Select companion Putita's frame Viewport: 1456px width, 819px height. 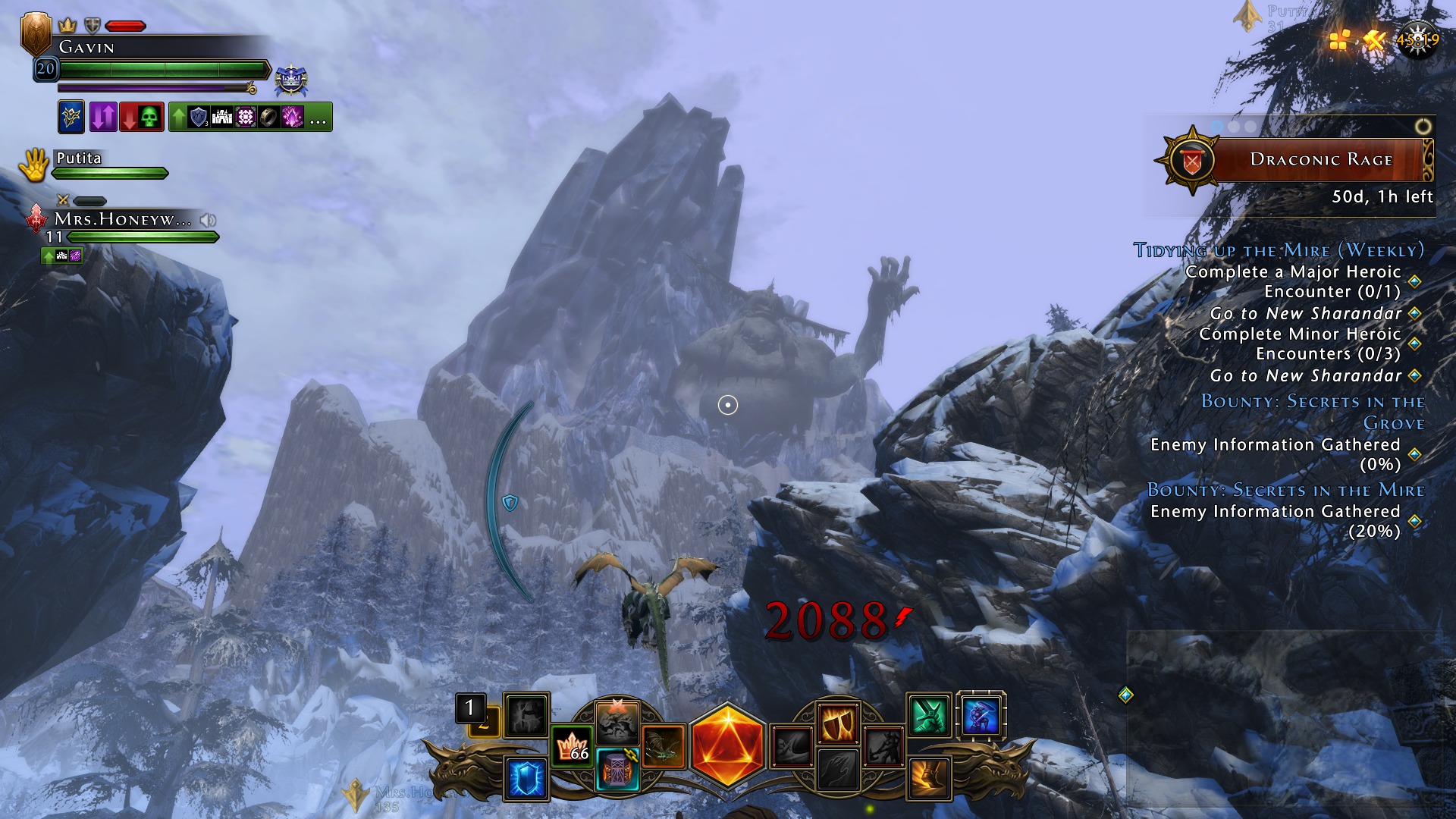tap(79, 158)
